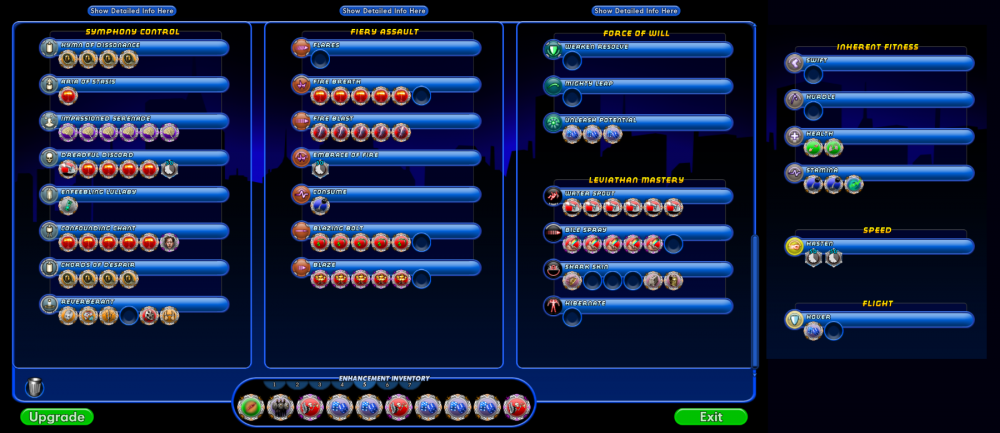Show detailed info above Force of Will
The width and height of the screenshot is (1000, 433).
(x=636, y=10)
